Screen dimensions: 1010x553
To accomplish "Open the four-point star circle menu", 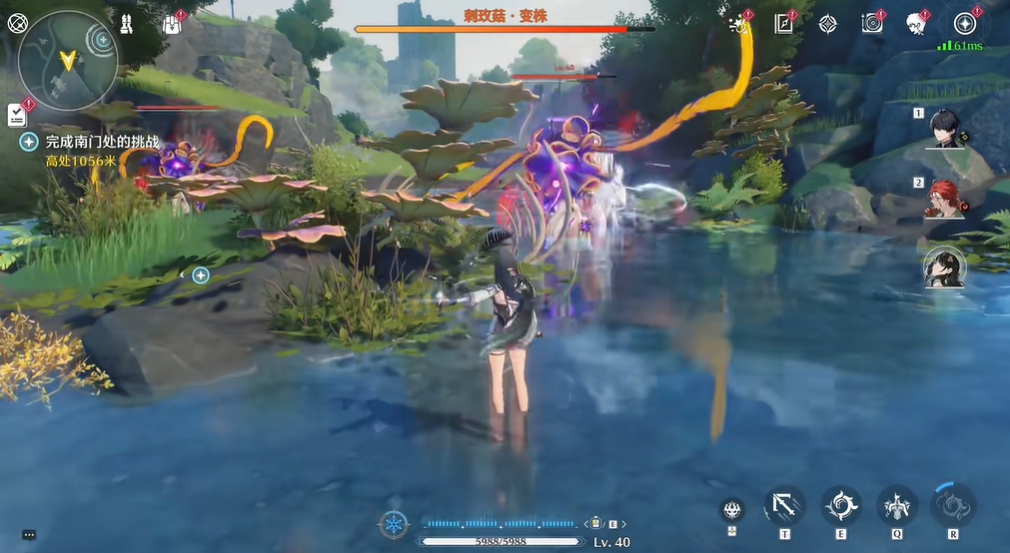I will (964, 24).
